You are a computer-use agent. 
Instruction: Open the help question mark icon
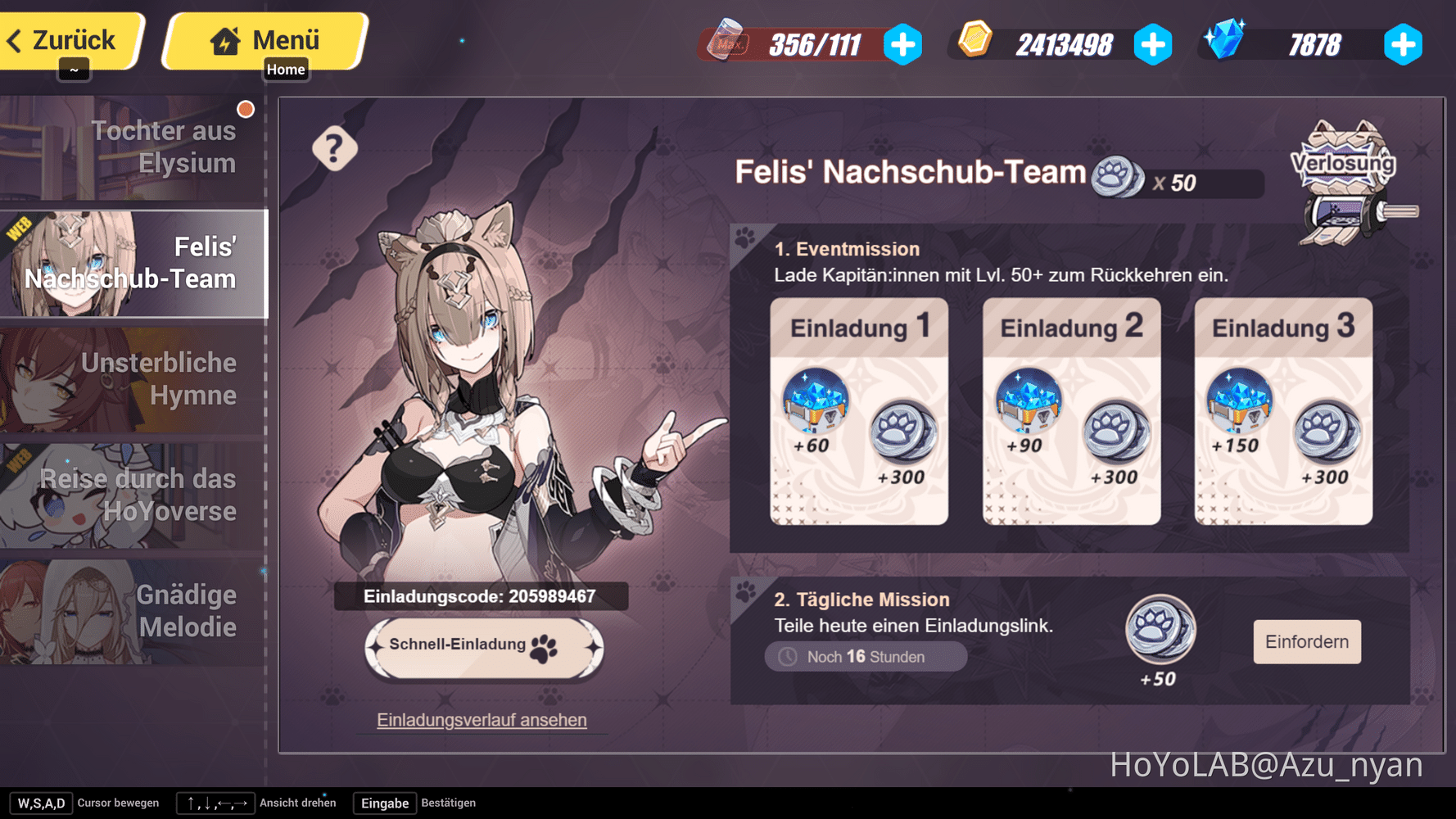334,149
